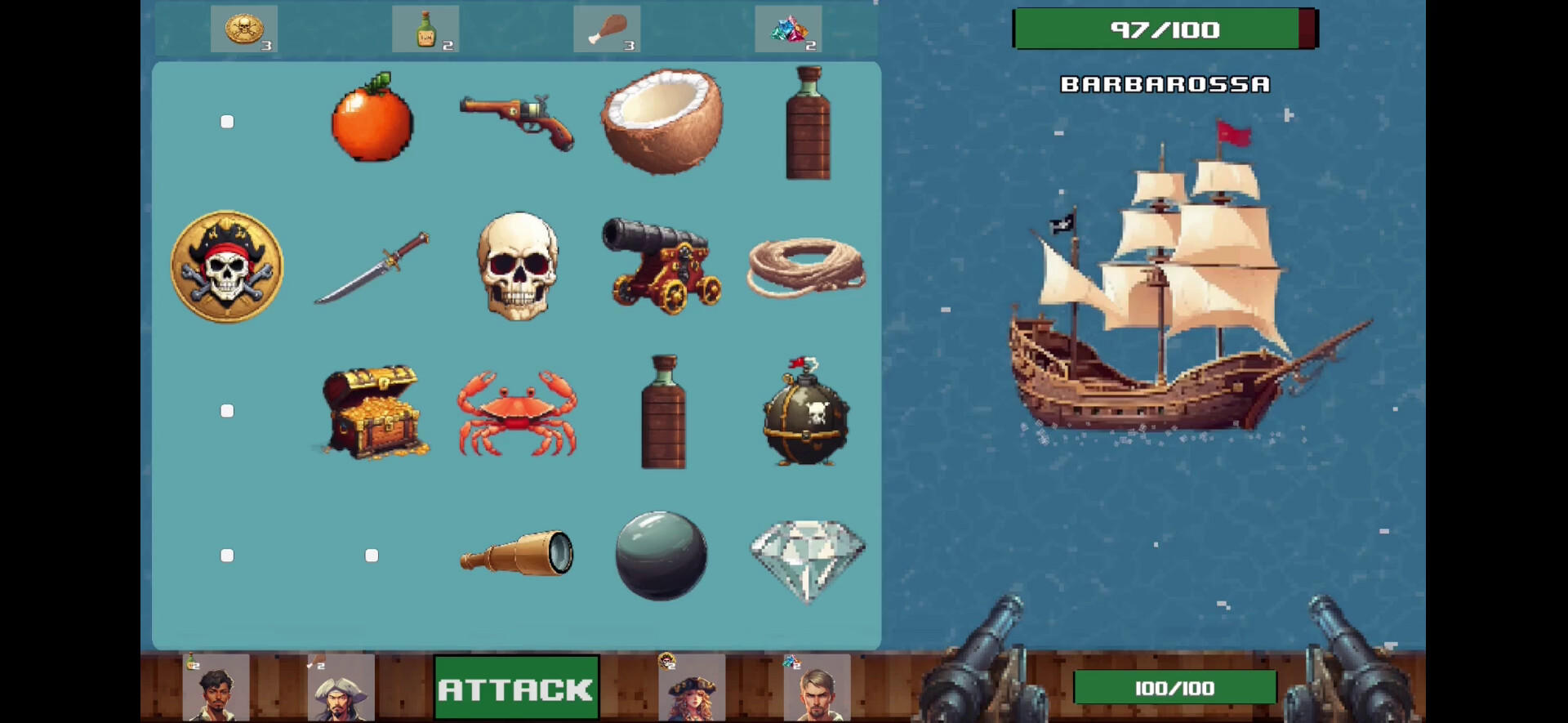This screenshot has height=723, width=1568.
Task: Select the pirate skull coin medallion
Action: click(226, 266)
